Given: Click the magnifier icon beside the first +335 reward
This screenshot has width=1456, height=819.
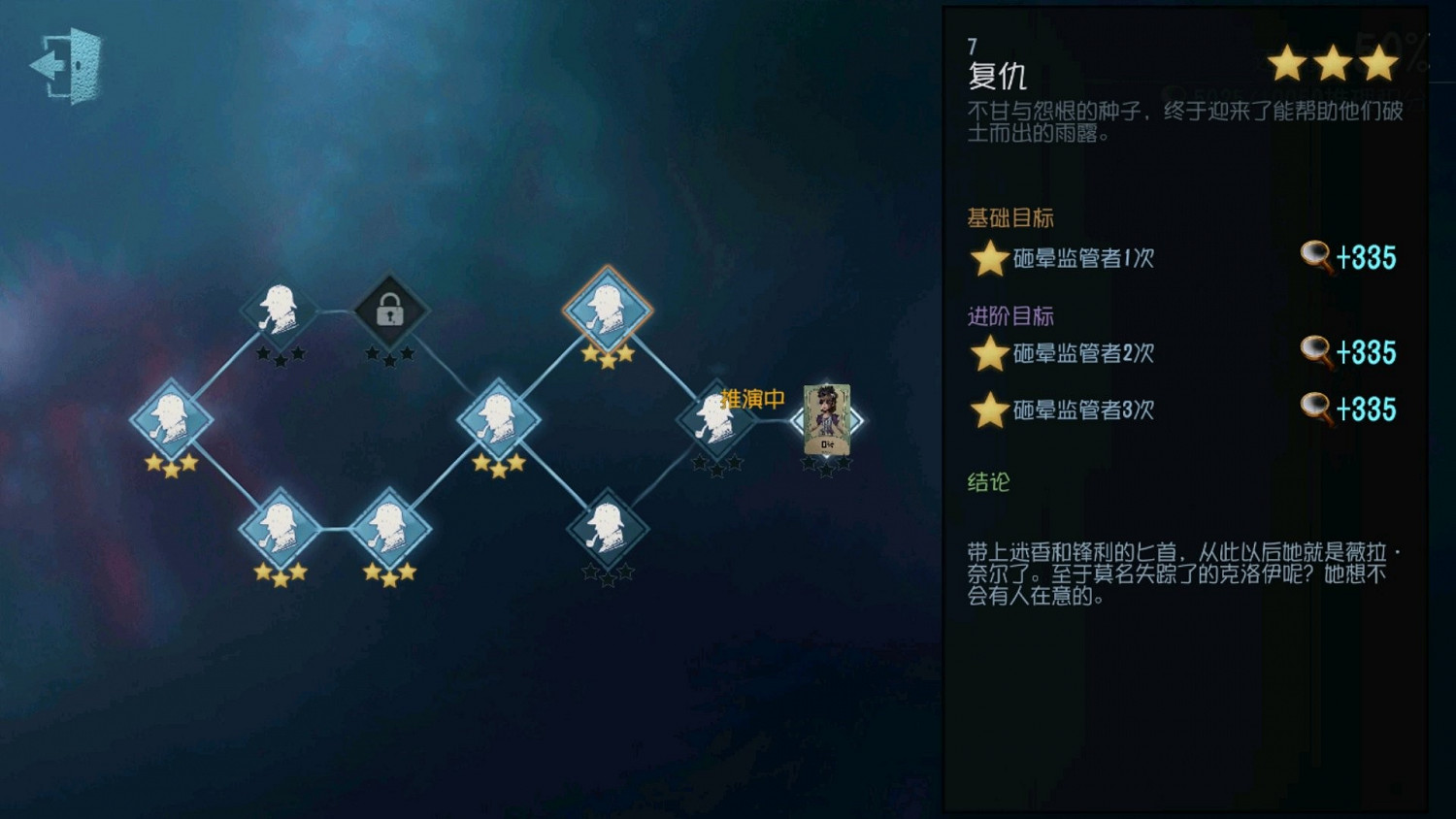Looking at the screenshot, I should (x=1316, y=257).
